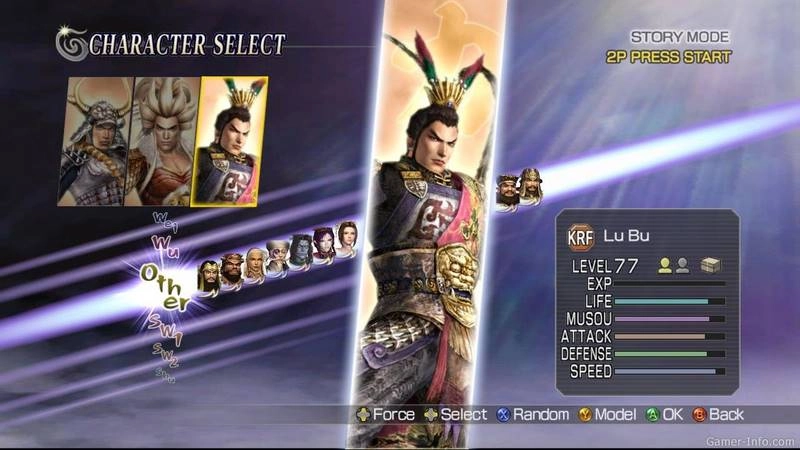Viewport: 800px width, 450px height.
Task: Select the purple-haired woman head icon
Action: click(x=324, y=243)
